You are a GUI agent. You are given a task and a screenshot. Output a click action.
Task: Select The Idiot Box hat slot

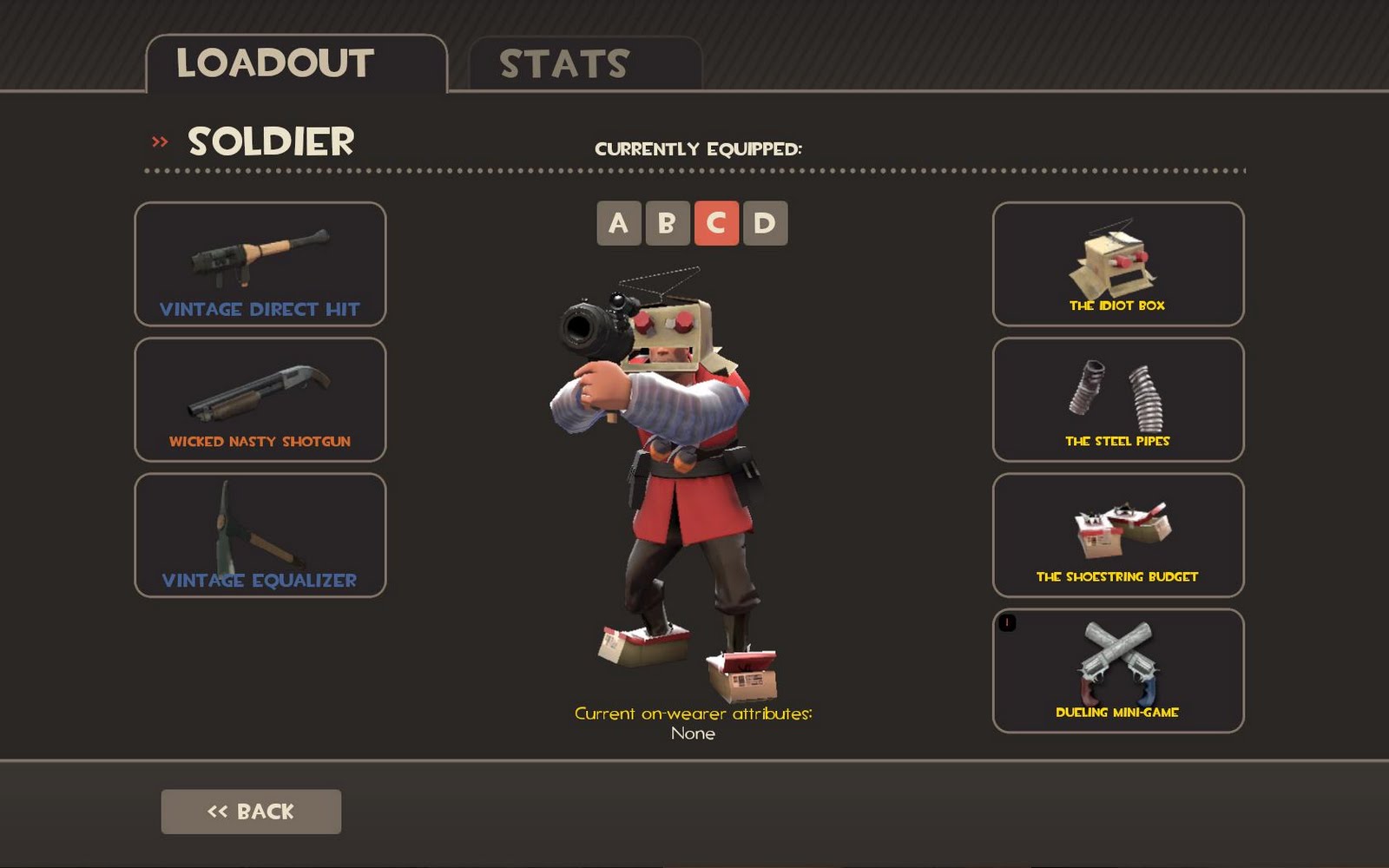tap(1118, 264)
